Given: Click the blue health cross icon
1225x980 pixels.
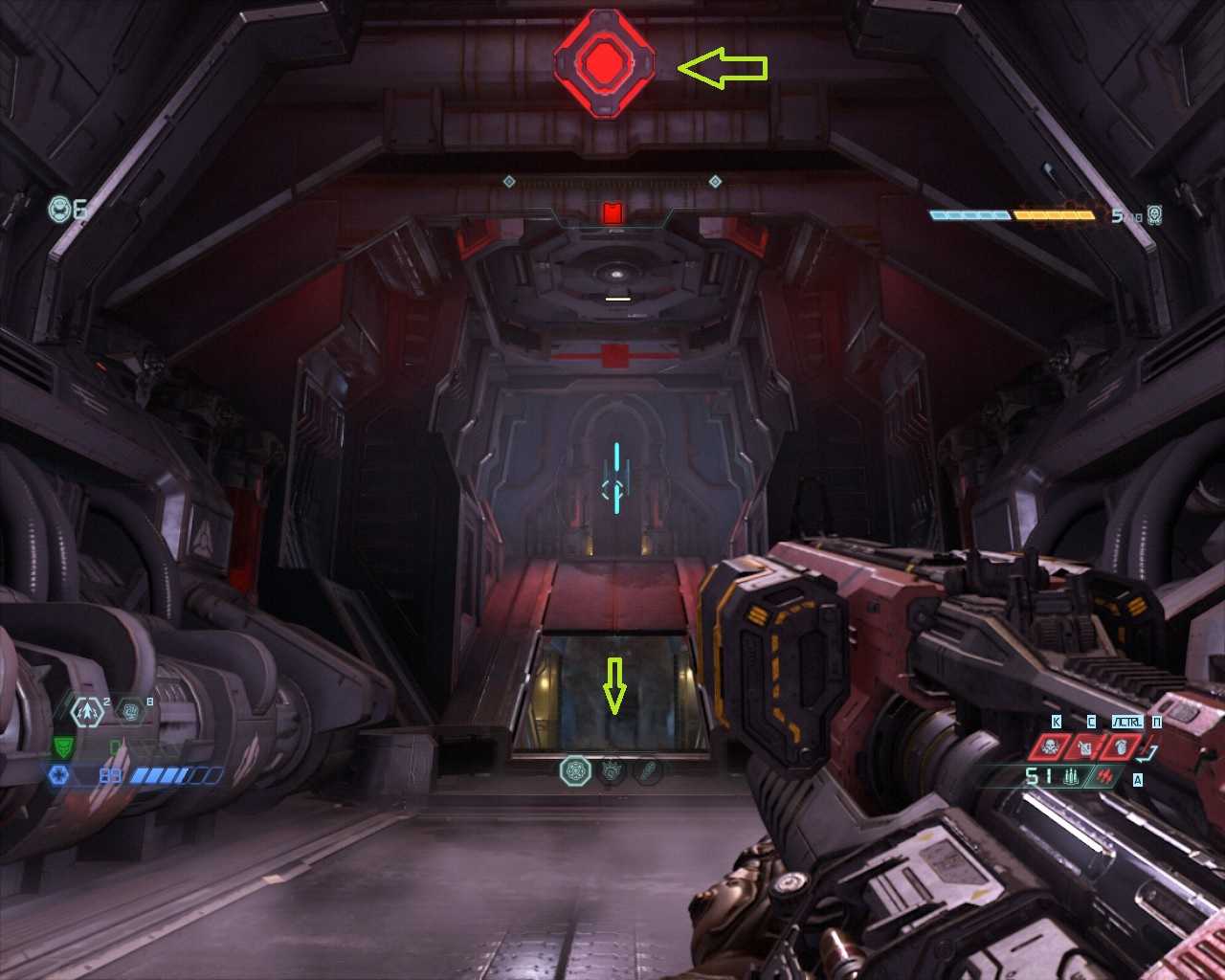Looking at the screenshot, I should click(x=58, y=775).
